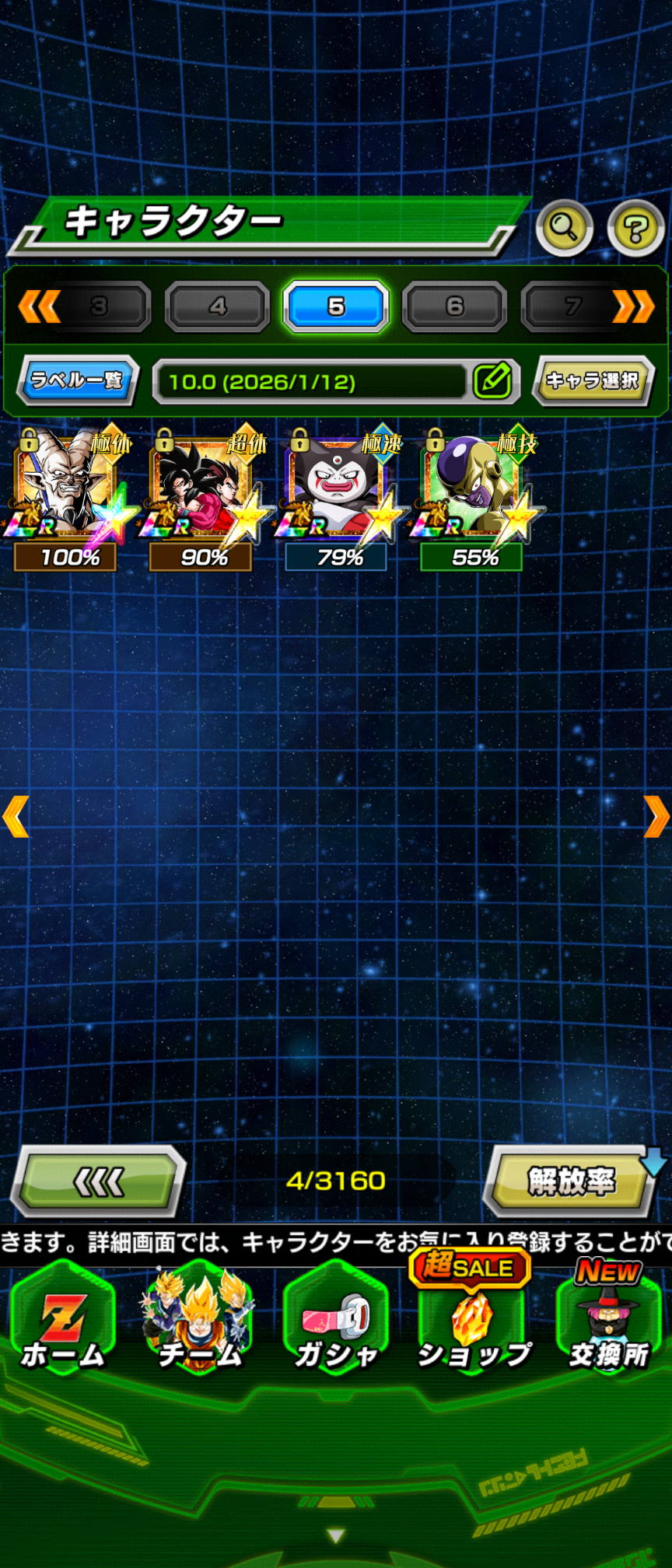The image size is (672, 1568).
Task: Open the 解放率 sort button
Action: (x=571, y=1182)
